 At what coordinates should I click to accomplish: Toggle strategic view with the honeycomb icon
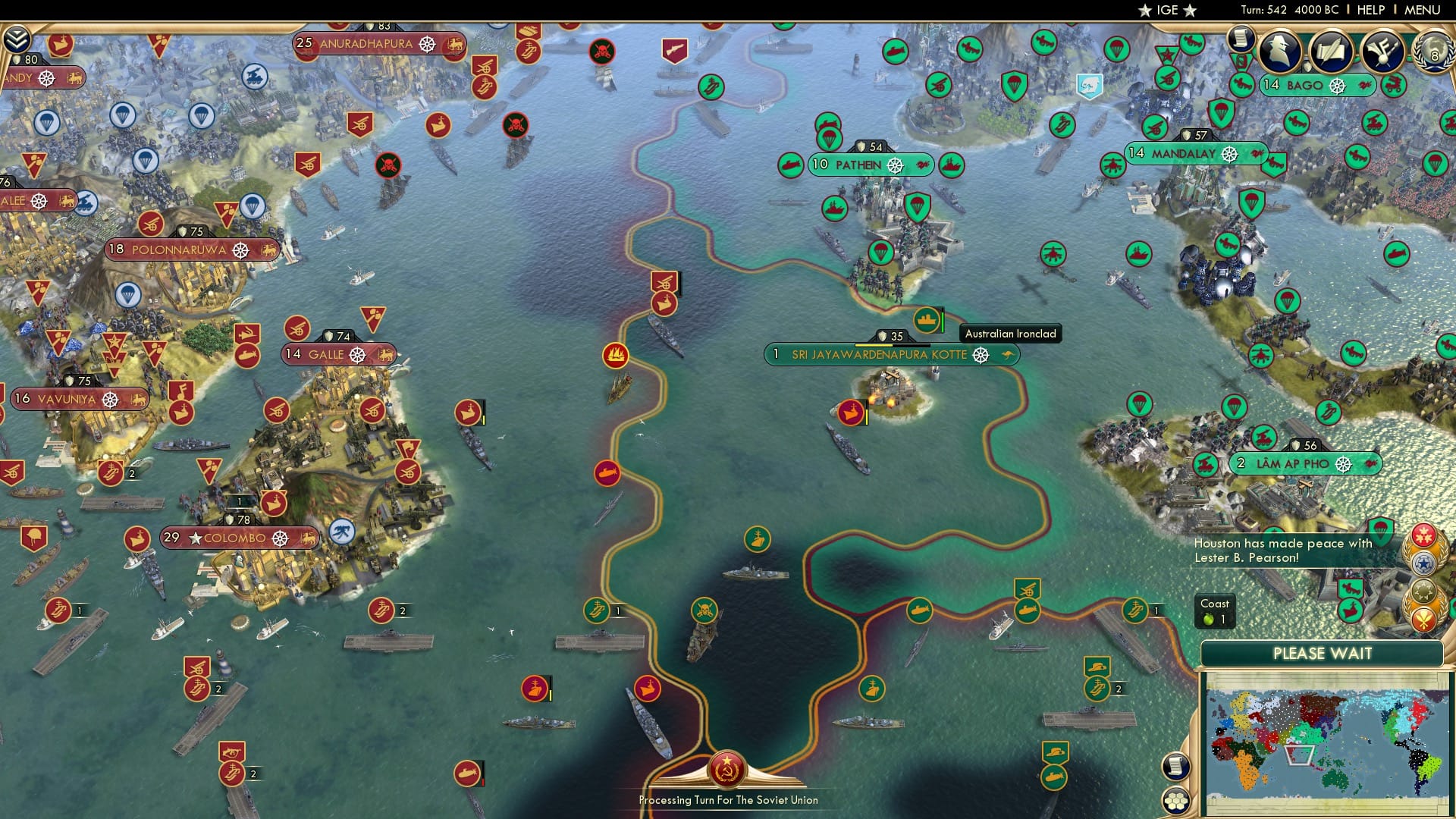coord(1176,799)
